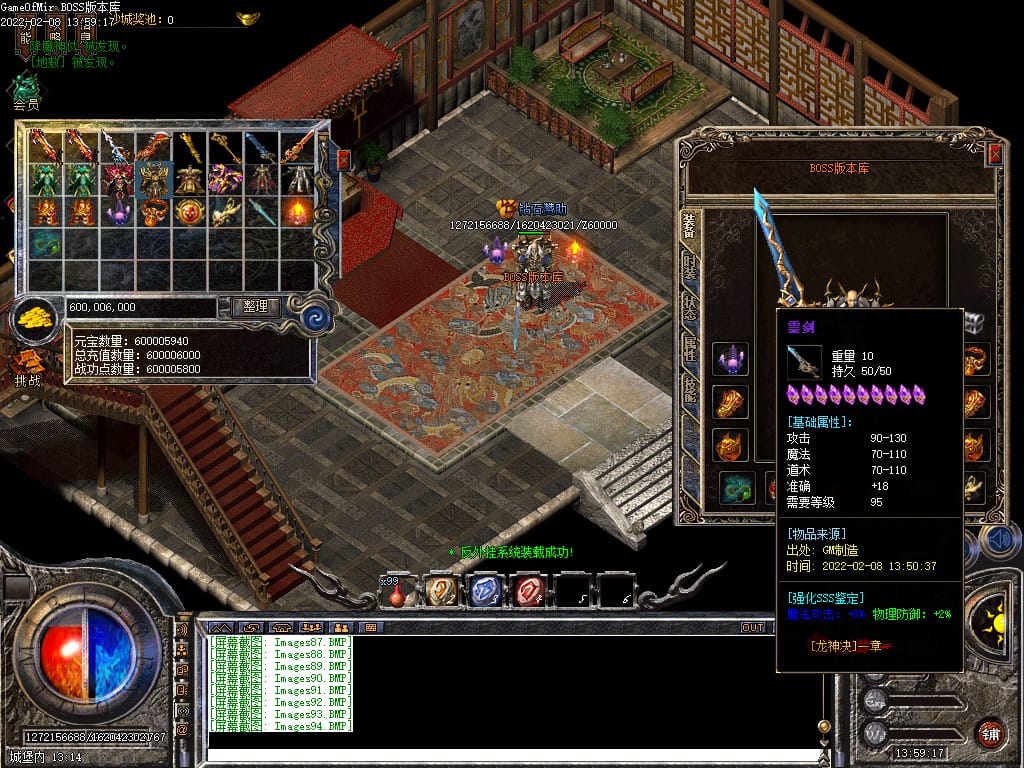Switch to the 状态 status tab
This screenshot has width=1024, height=768.
[x=690, y=307]
